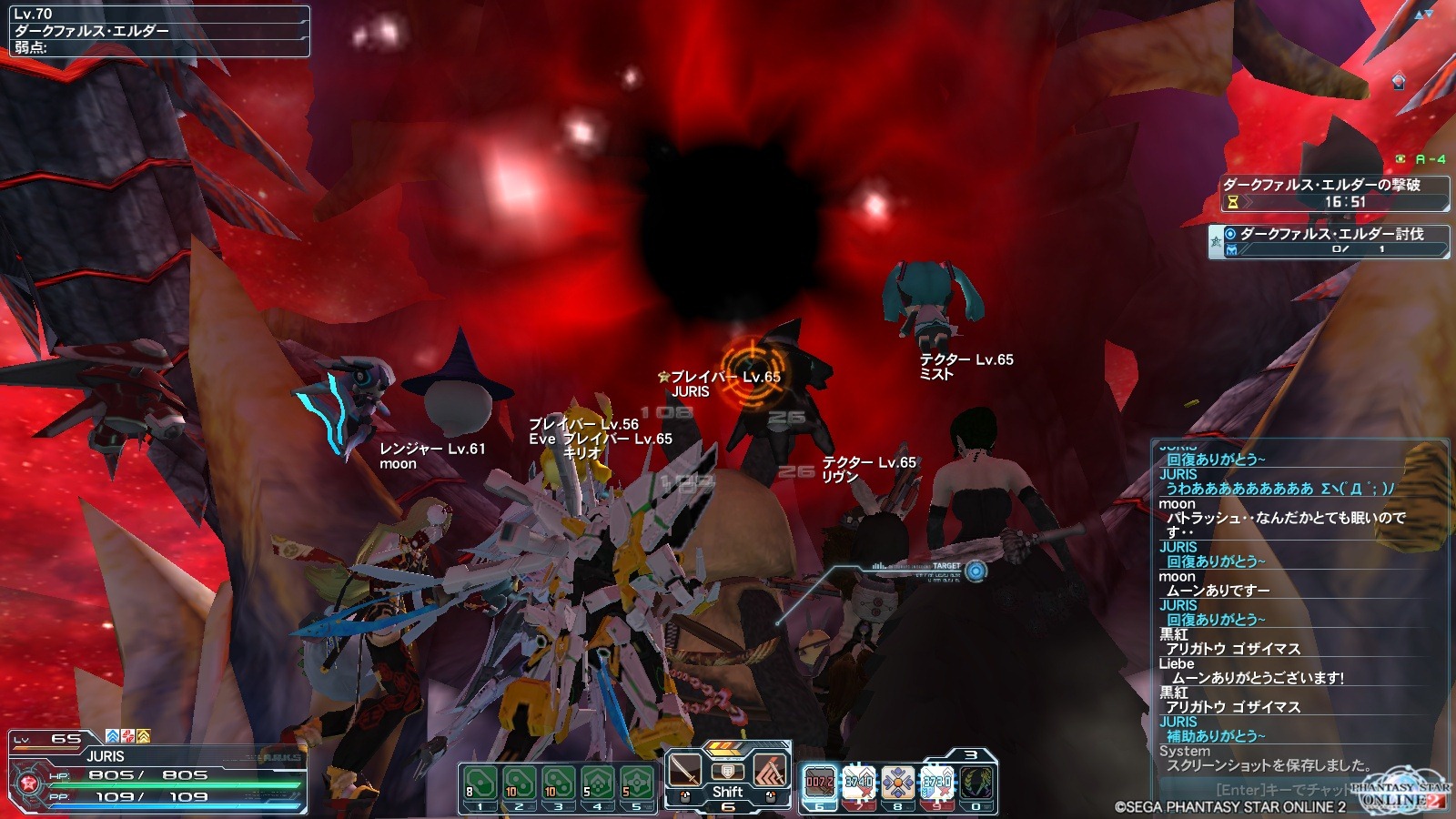Screen dimensions: 1456x819
Task: Click the subpalette slot 7 skill icon
Action: [x=858, y=783]
